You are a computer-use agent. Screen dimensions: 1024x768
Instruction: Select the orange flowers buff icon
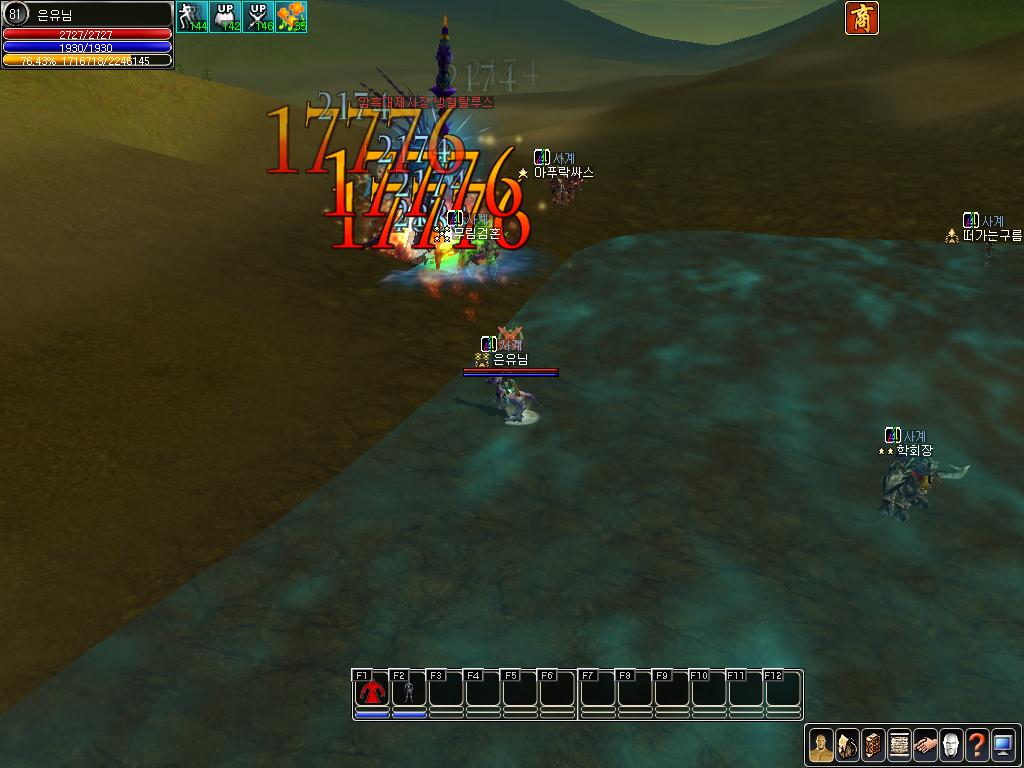coord(291,17)
